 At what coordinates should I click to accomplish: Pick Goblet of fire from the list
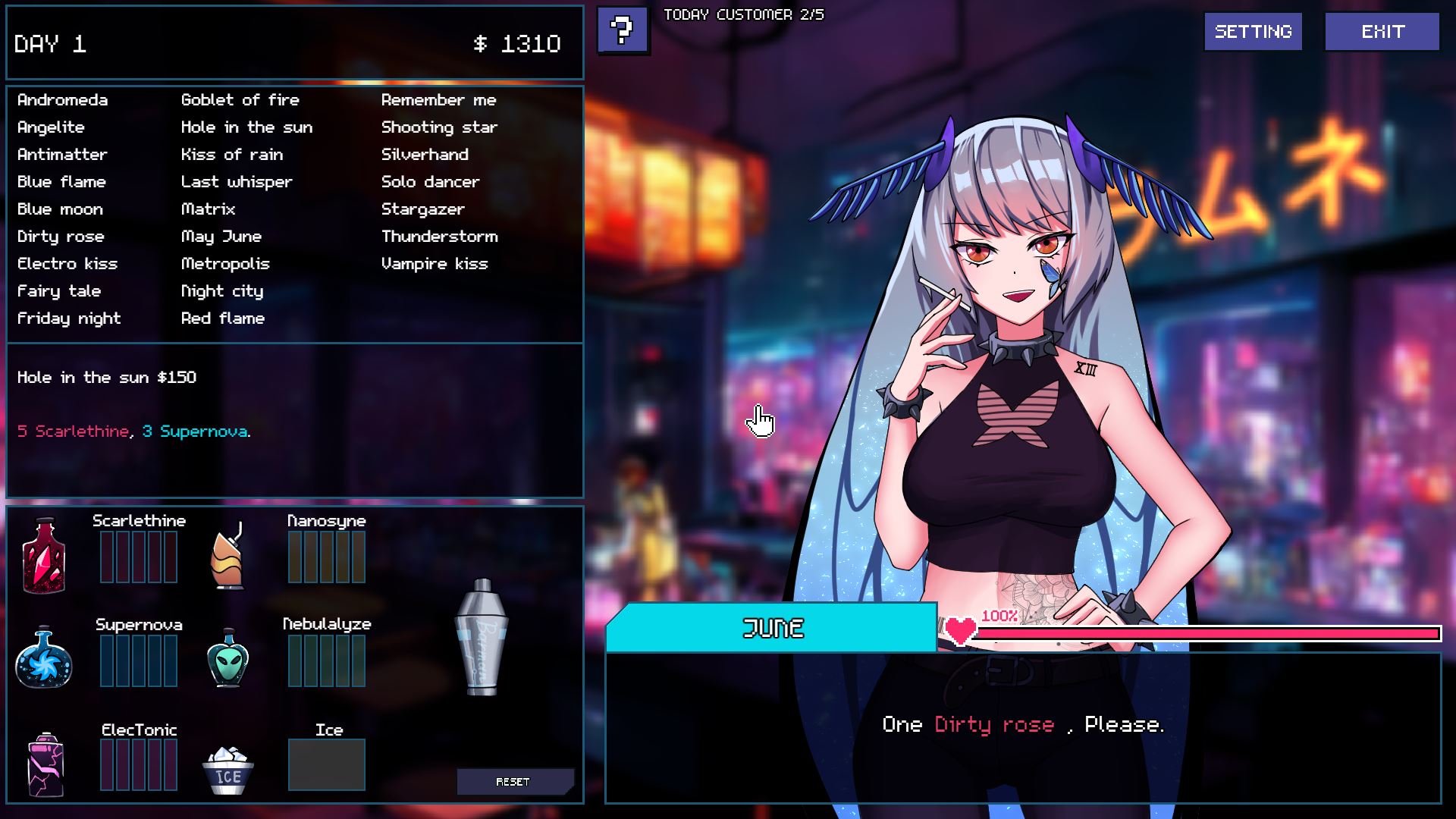pos(240,100)
